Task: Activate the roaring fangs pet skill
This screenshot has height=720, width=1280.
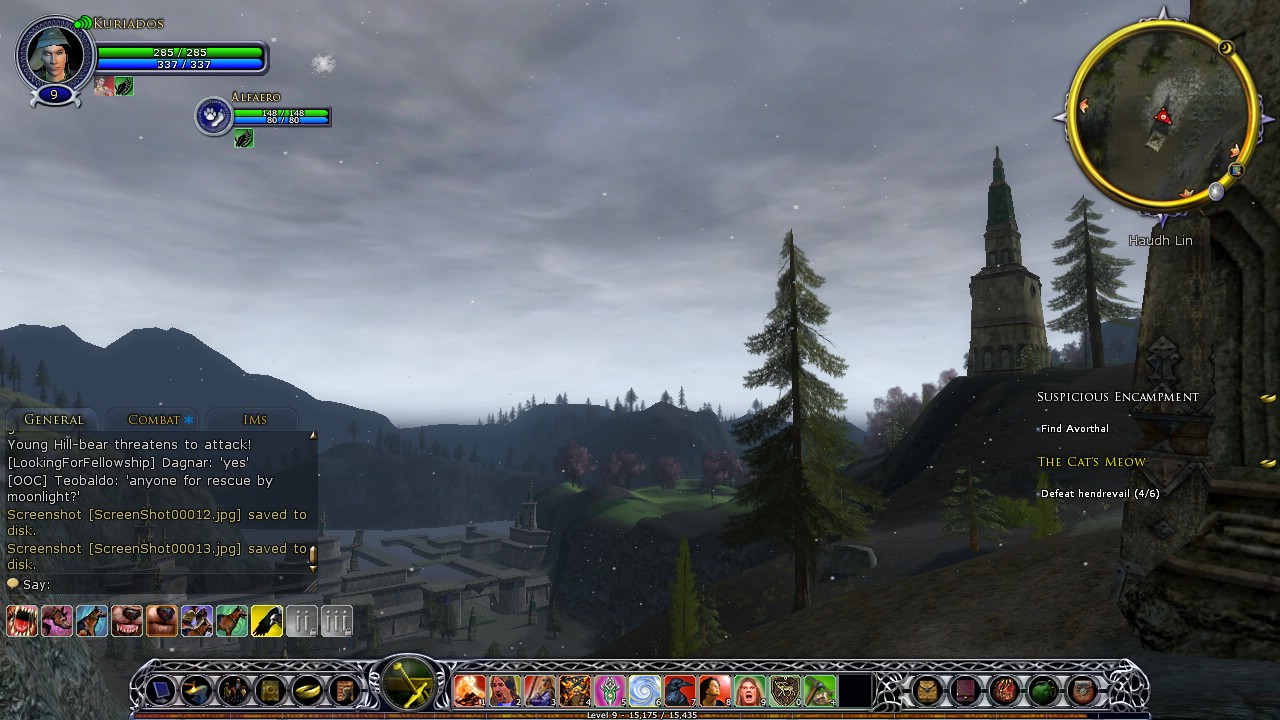Action: point(22,621)
